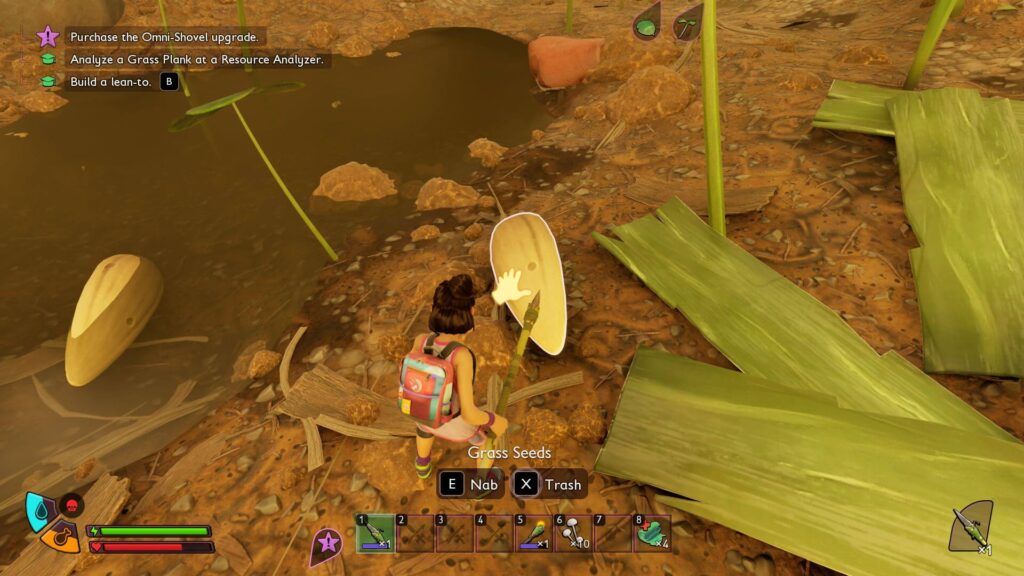Click the red skull status icon
The image size is (1024, 576).
[72, 505]
